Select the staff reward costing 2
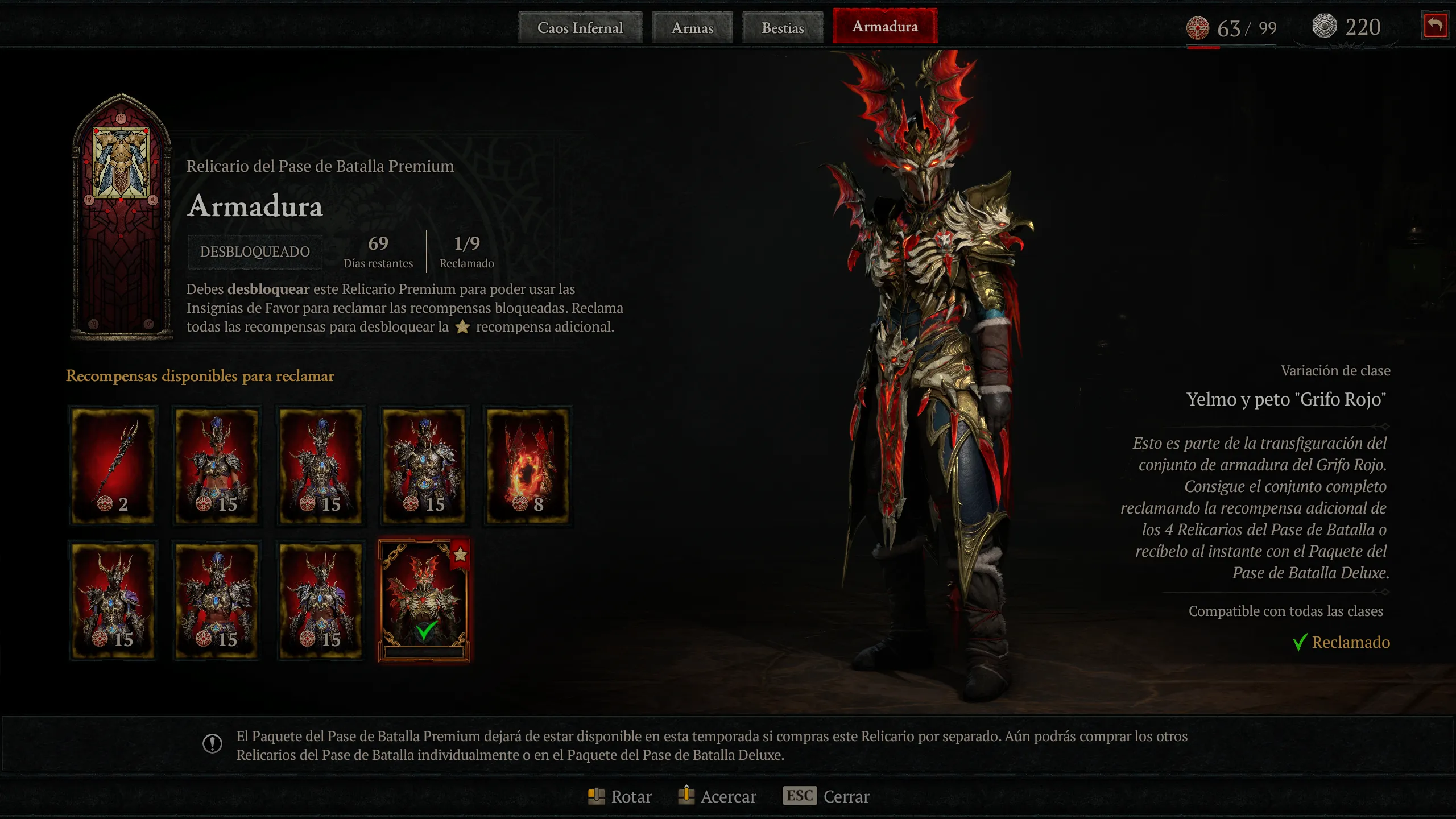 113,464
